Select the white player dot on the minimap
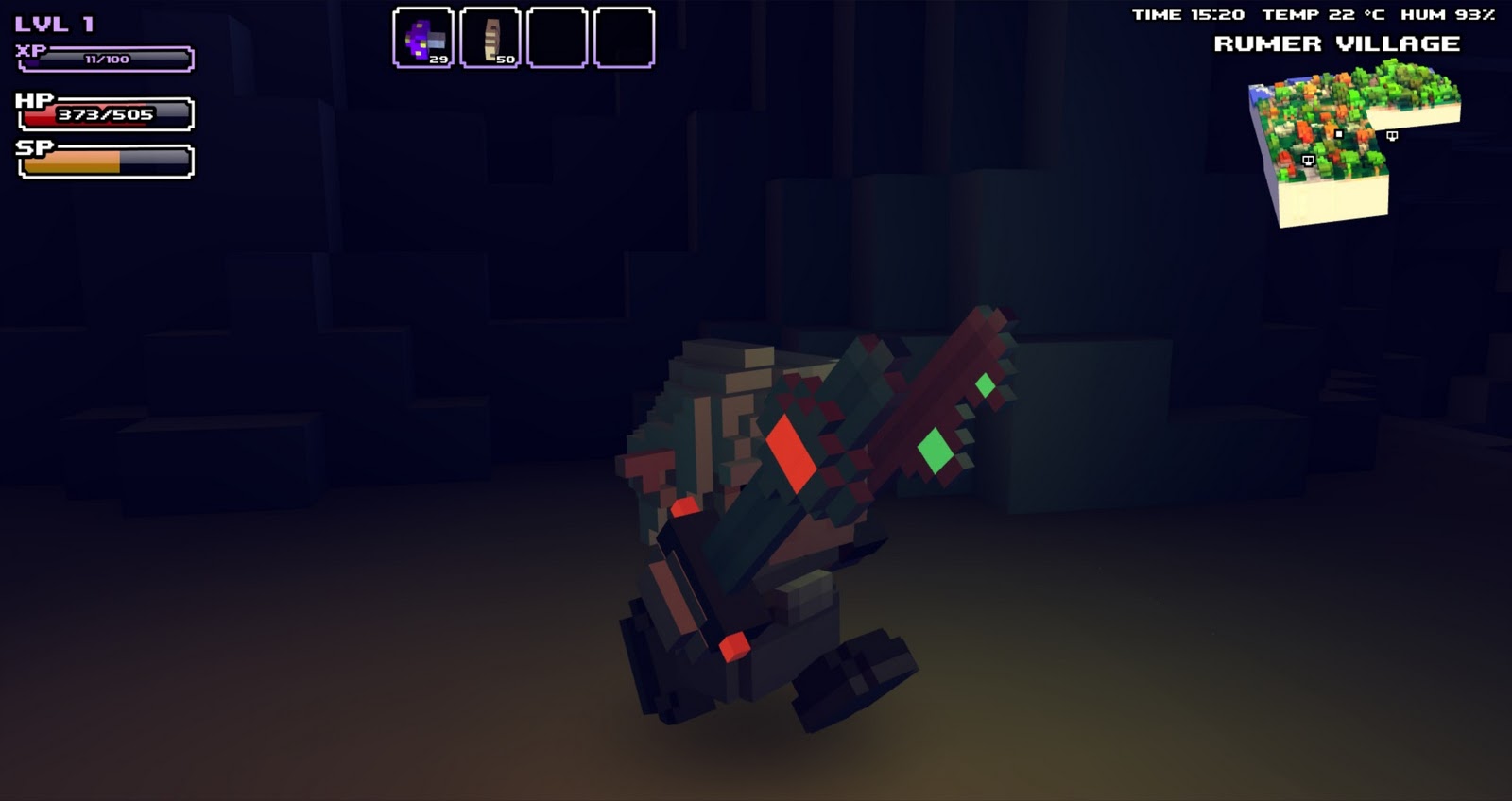The height and width of the screenshot is (801, 1512). [1339, 134]
